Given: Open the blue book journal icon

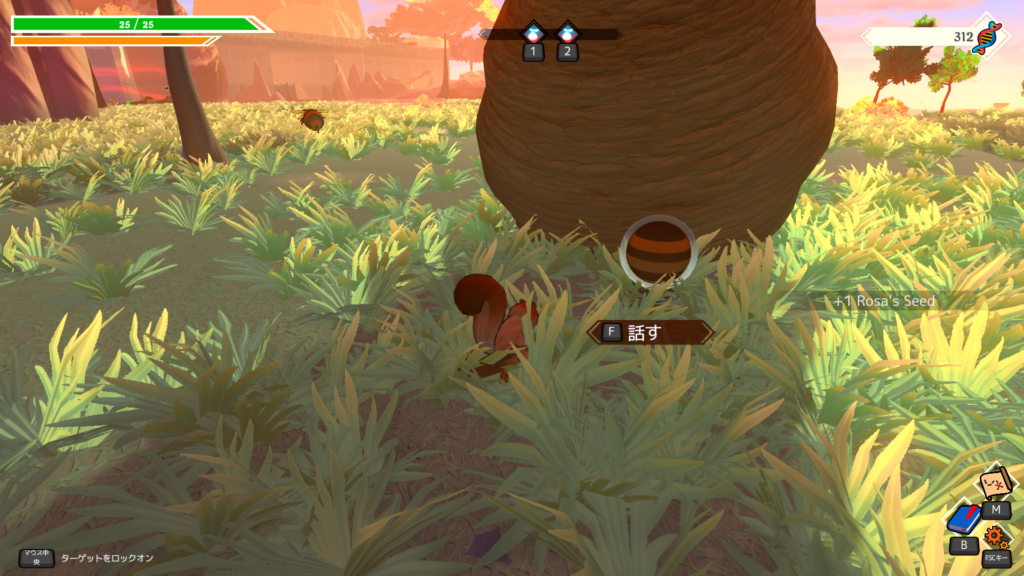Looking at the screenshot, I should 963,519.
